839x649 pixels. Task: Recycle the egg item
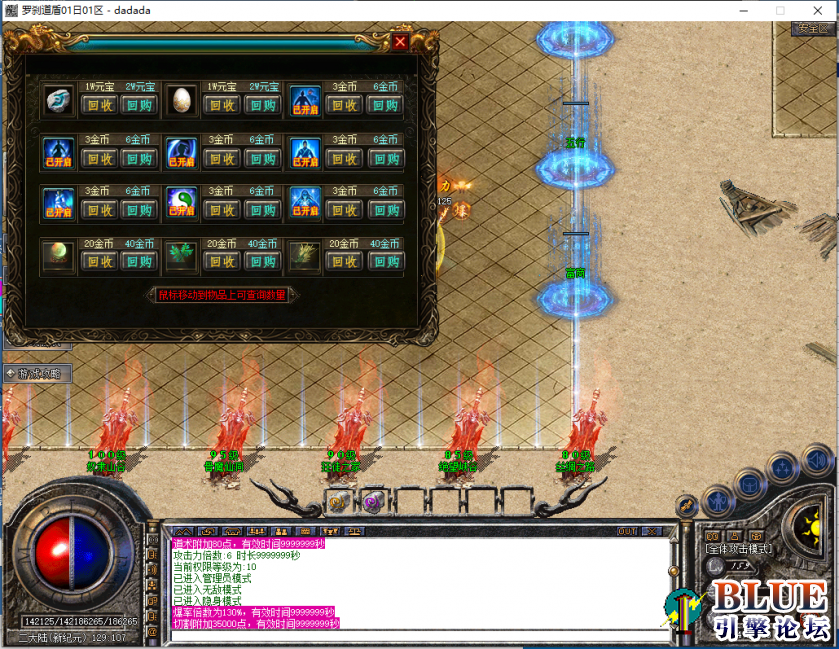pos(222,105)
